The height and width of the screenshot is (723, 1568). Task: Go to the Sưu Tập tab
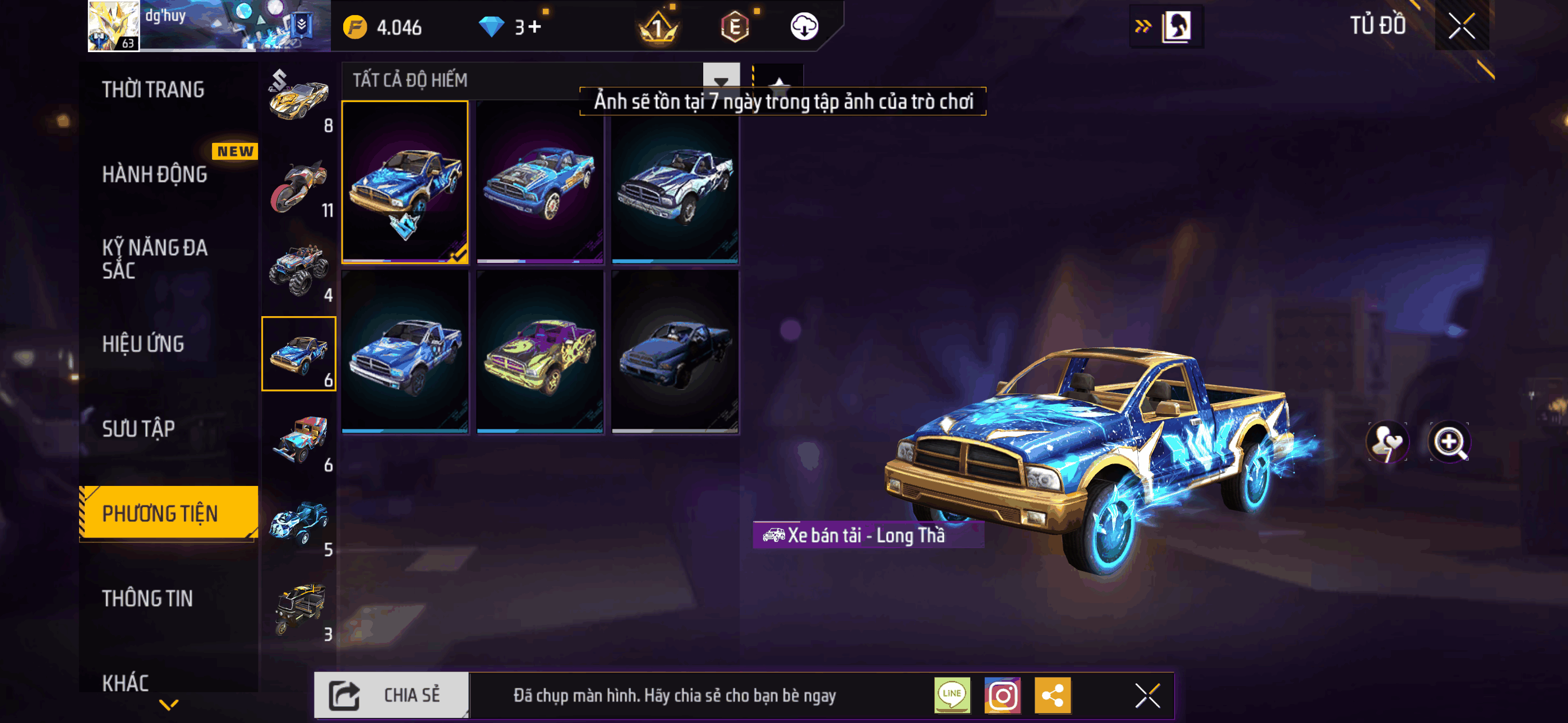(138, 428)
